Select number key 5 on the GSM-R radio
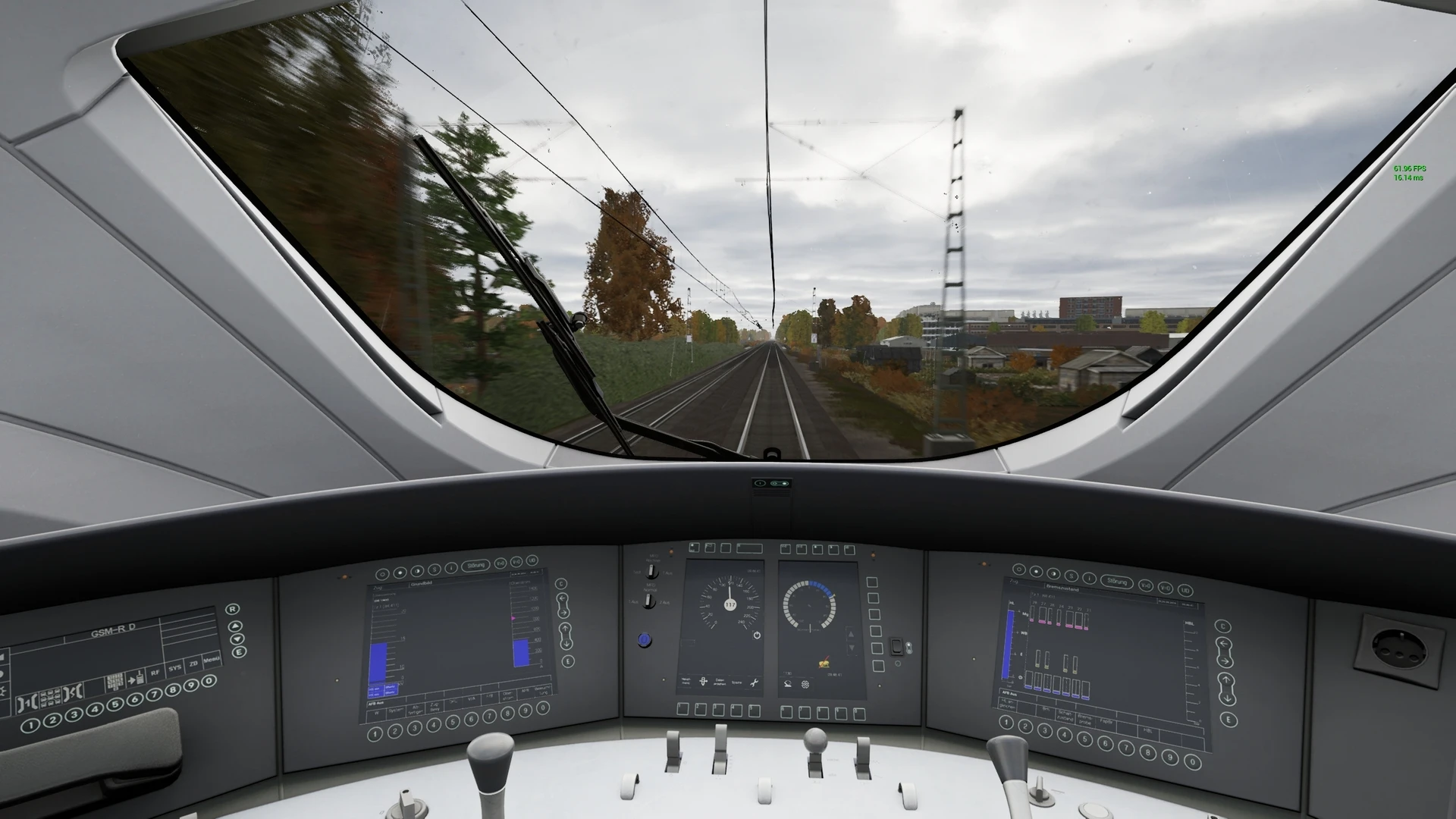 [115, 704]
